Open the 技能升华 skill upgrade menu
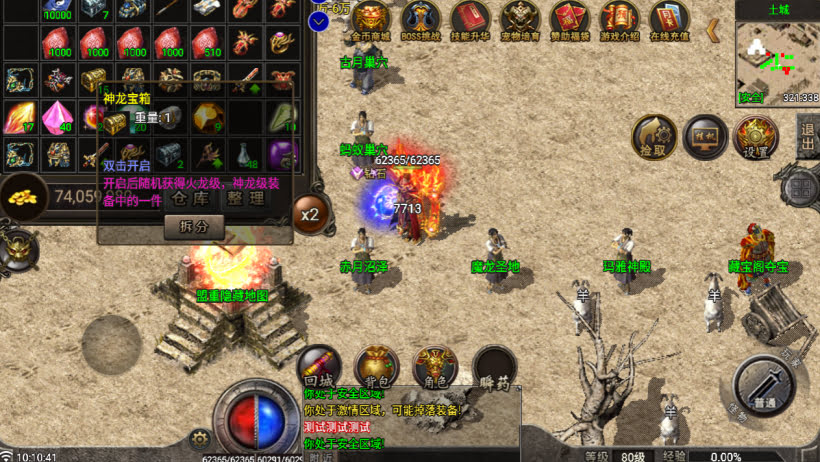Screen dimensions: 820x462 pyautogui.click(x=470, y=20)
